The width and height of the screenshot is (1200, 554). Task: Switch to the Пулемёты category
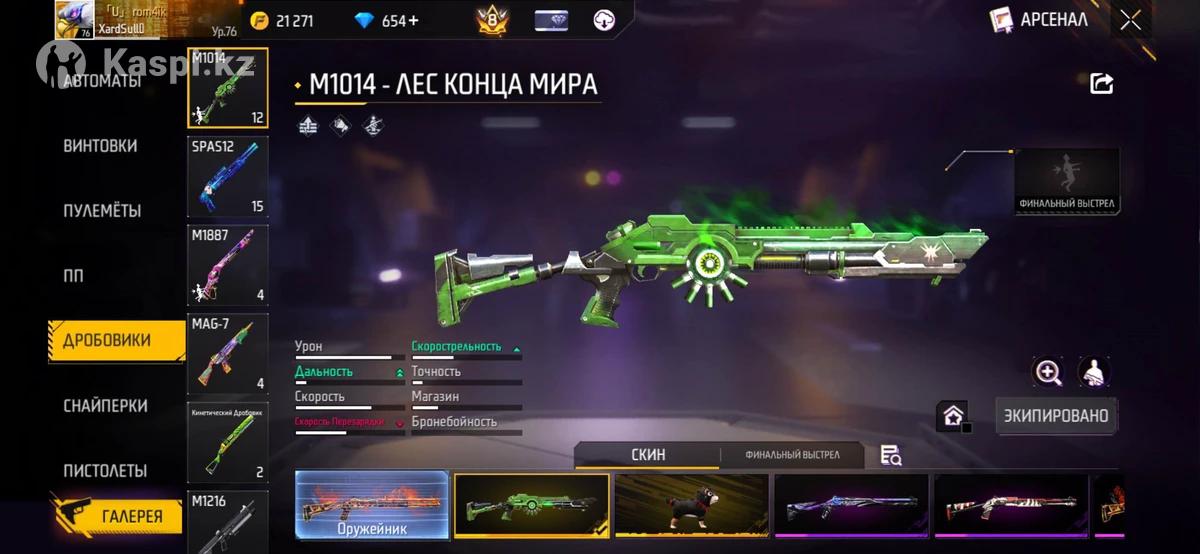click(102, 211)
